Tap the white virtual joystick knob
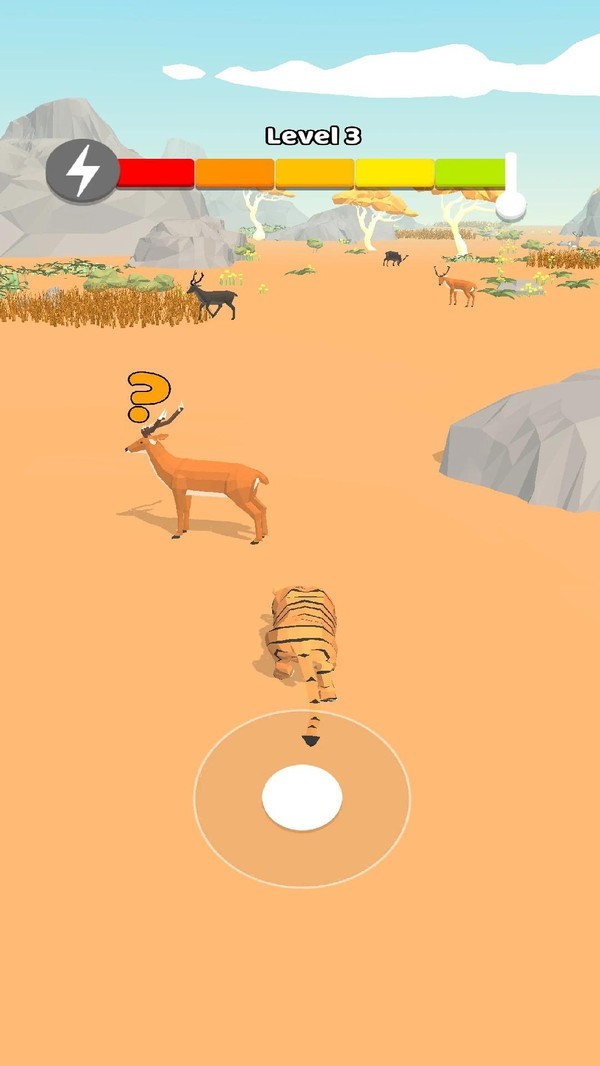600x1066 pixels. [302, 797]
